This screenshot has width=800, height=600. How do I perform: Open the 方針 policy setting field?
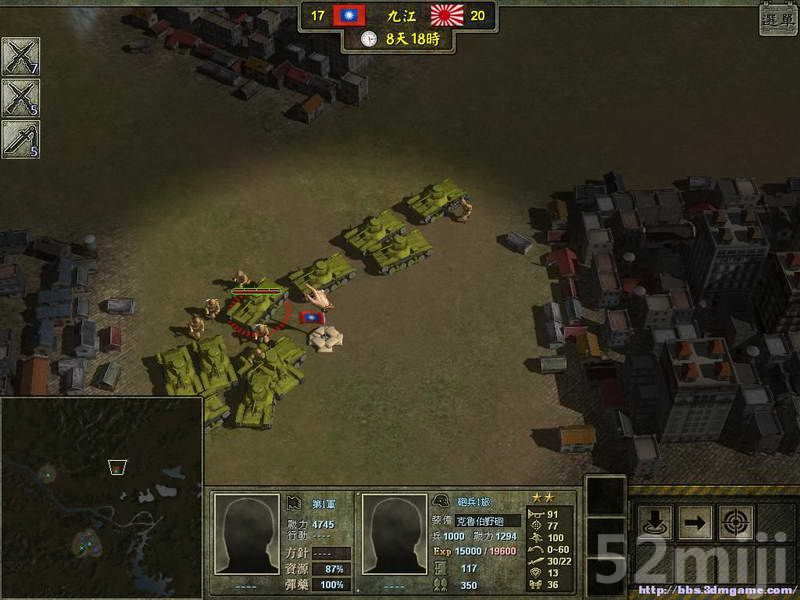click(x=331, y=553)
